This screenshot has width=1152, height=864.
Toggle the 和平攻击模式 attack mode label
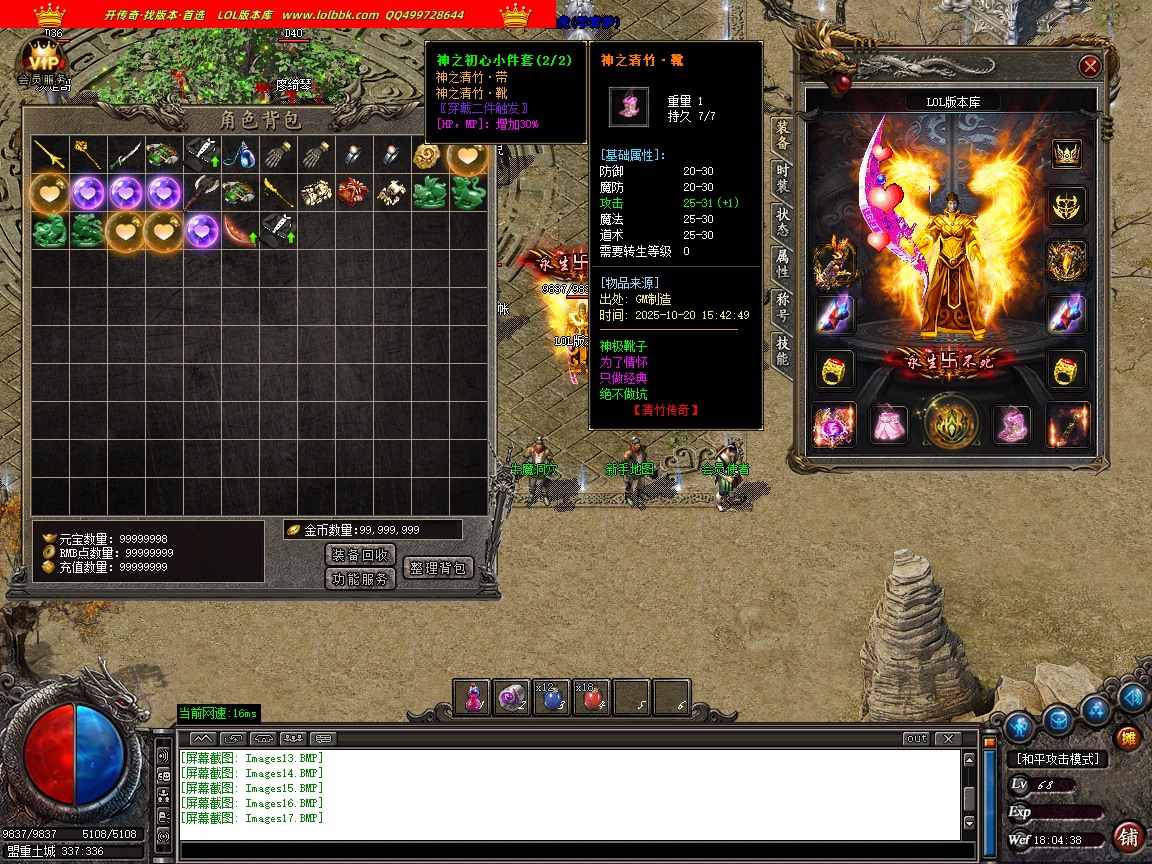click(1056, 759)
